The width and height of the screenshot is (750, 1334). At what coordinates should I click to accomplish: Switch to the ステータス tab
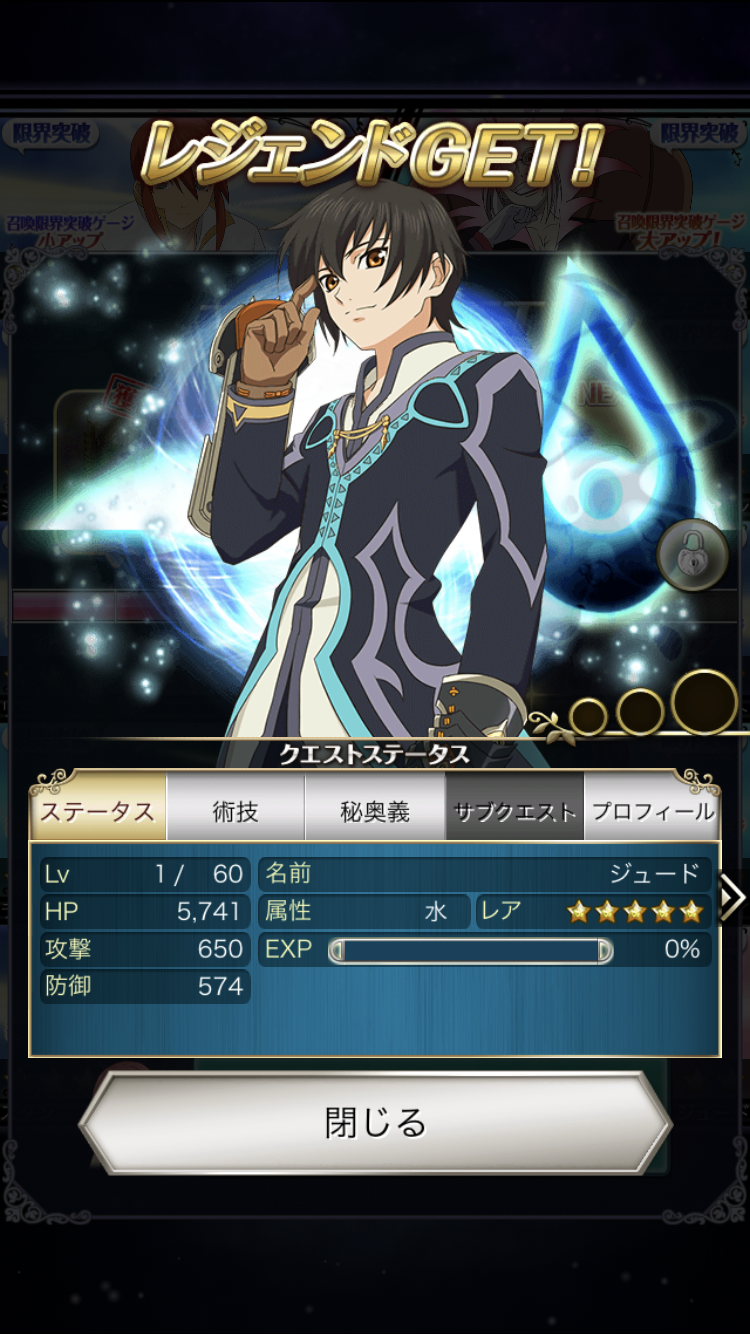pos(98,810)
